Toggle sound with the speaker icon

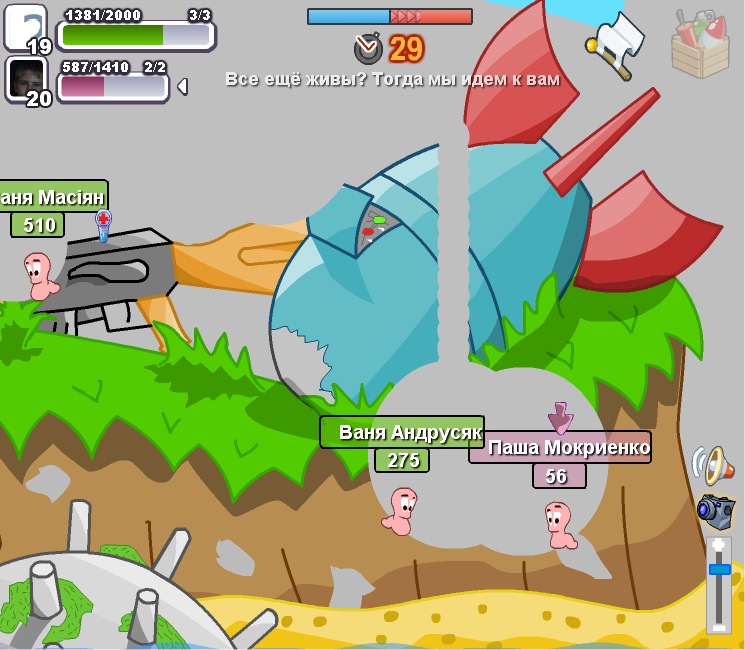point(713,464)
